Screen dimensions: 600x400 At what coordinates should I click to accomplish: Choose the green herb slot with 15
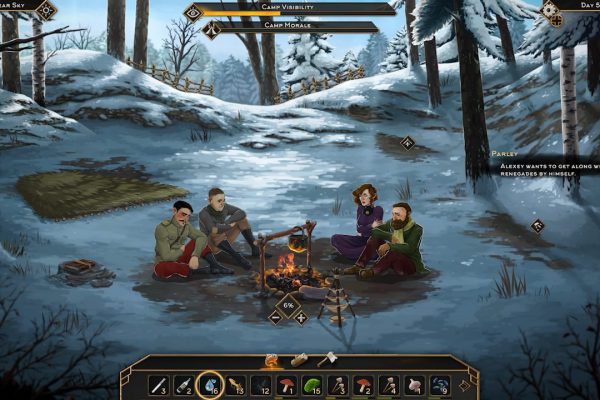coord(311,384)
